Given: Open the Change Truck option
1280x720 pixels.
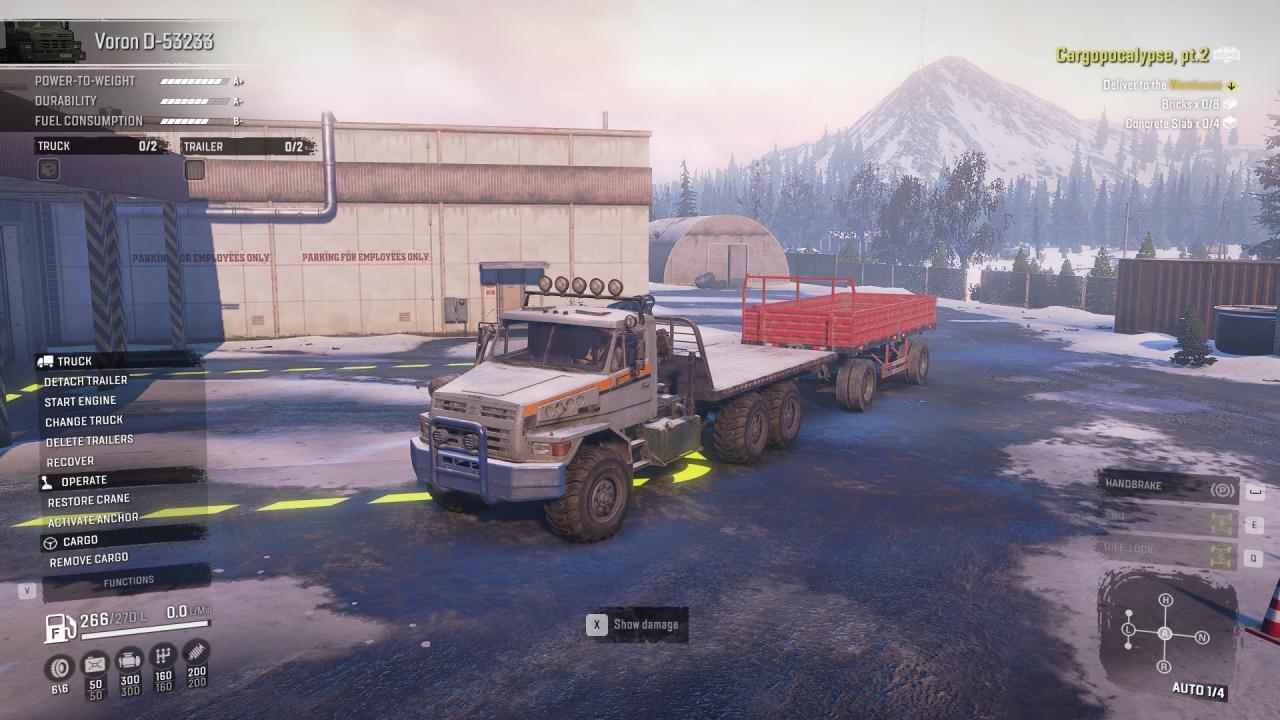Looking at the screenshot, I should pyautogui.click(x=84, y=421).
